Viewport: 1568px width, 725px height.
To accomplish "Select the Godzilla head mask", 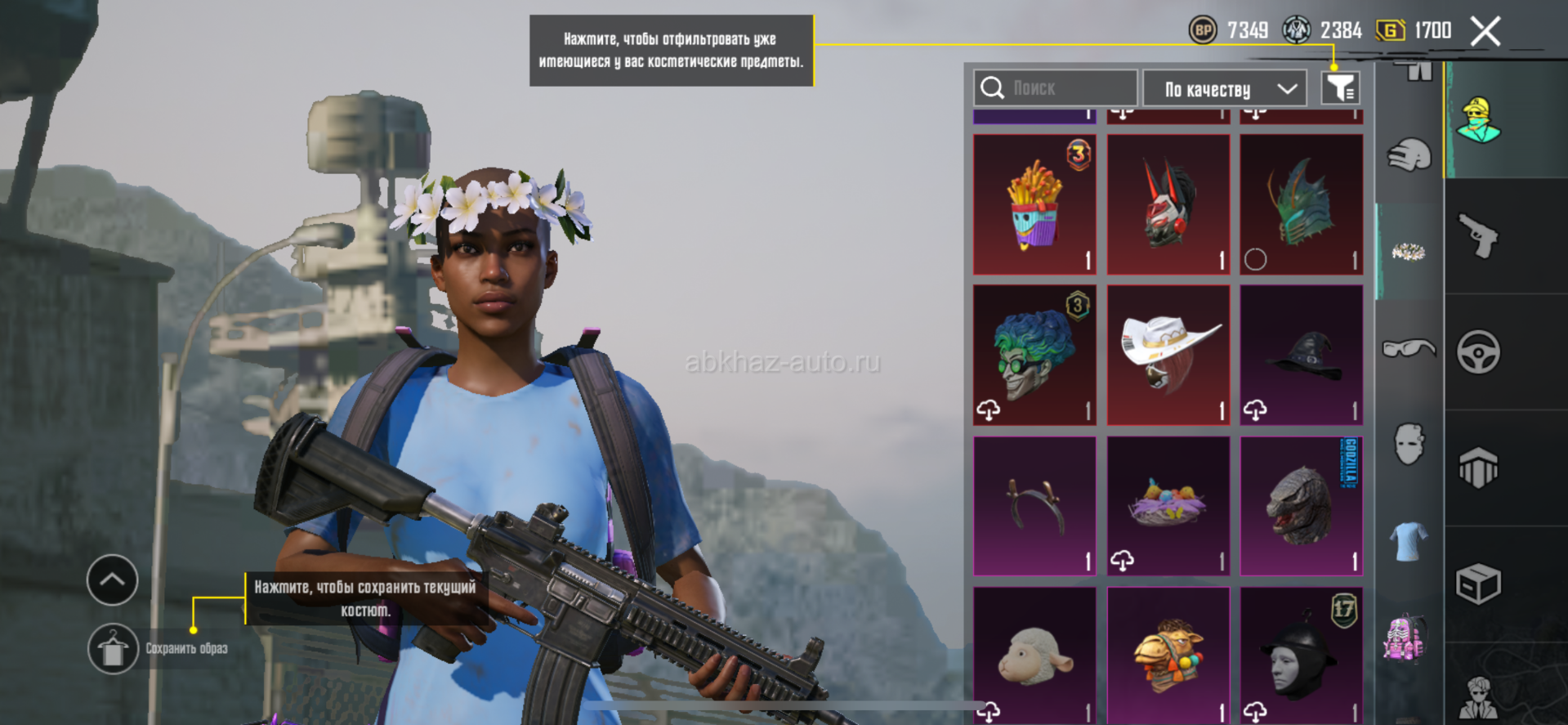I will click(1302, 506).
